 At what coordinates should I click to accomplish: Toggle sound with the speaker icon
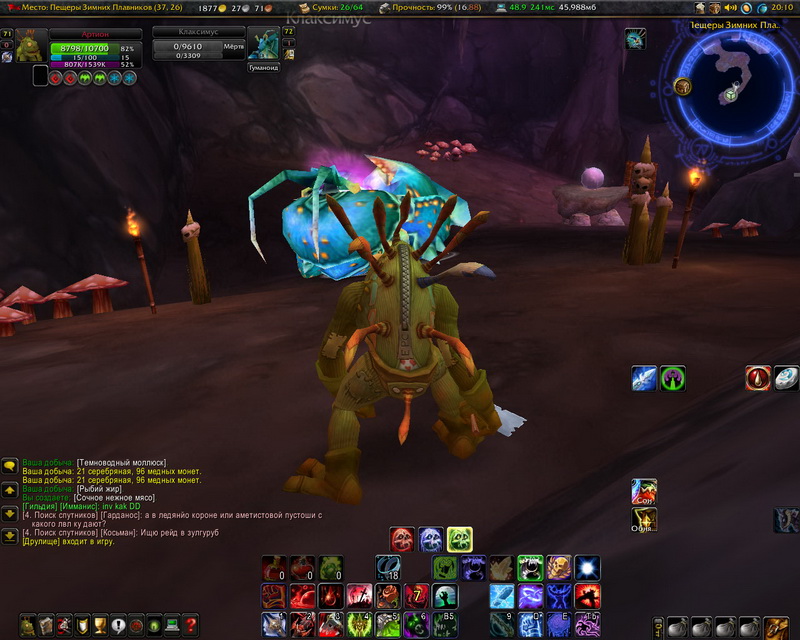729,8
